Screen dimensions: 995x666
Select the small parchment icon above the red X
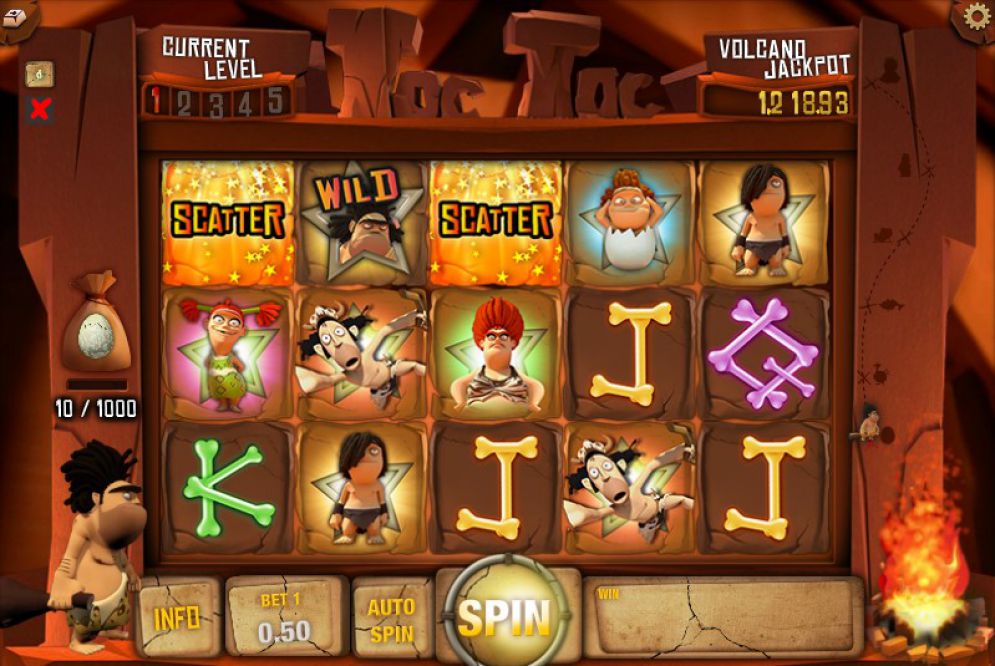[40, 75]
